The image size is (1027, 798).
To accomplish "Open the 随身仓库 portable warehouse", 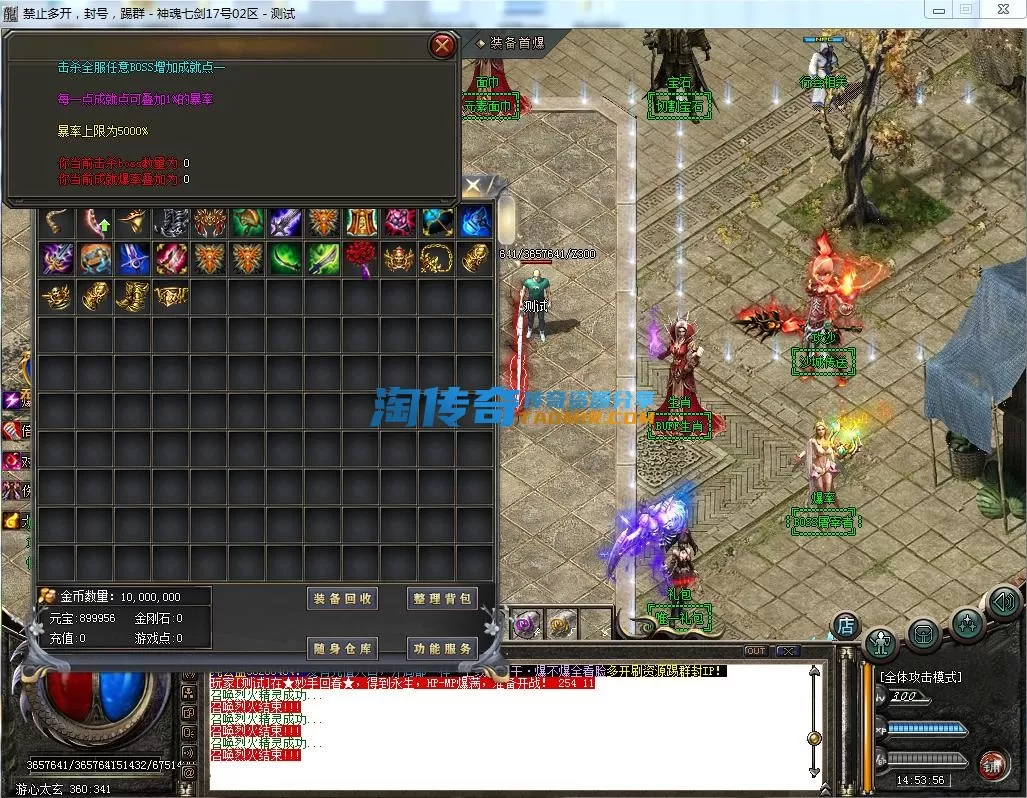I will pos(342,648).
